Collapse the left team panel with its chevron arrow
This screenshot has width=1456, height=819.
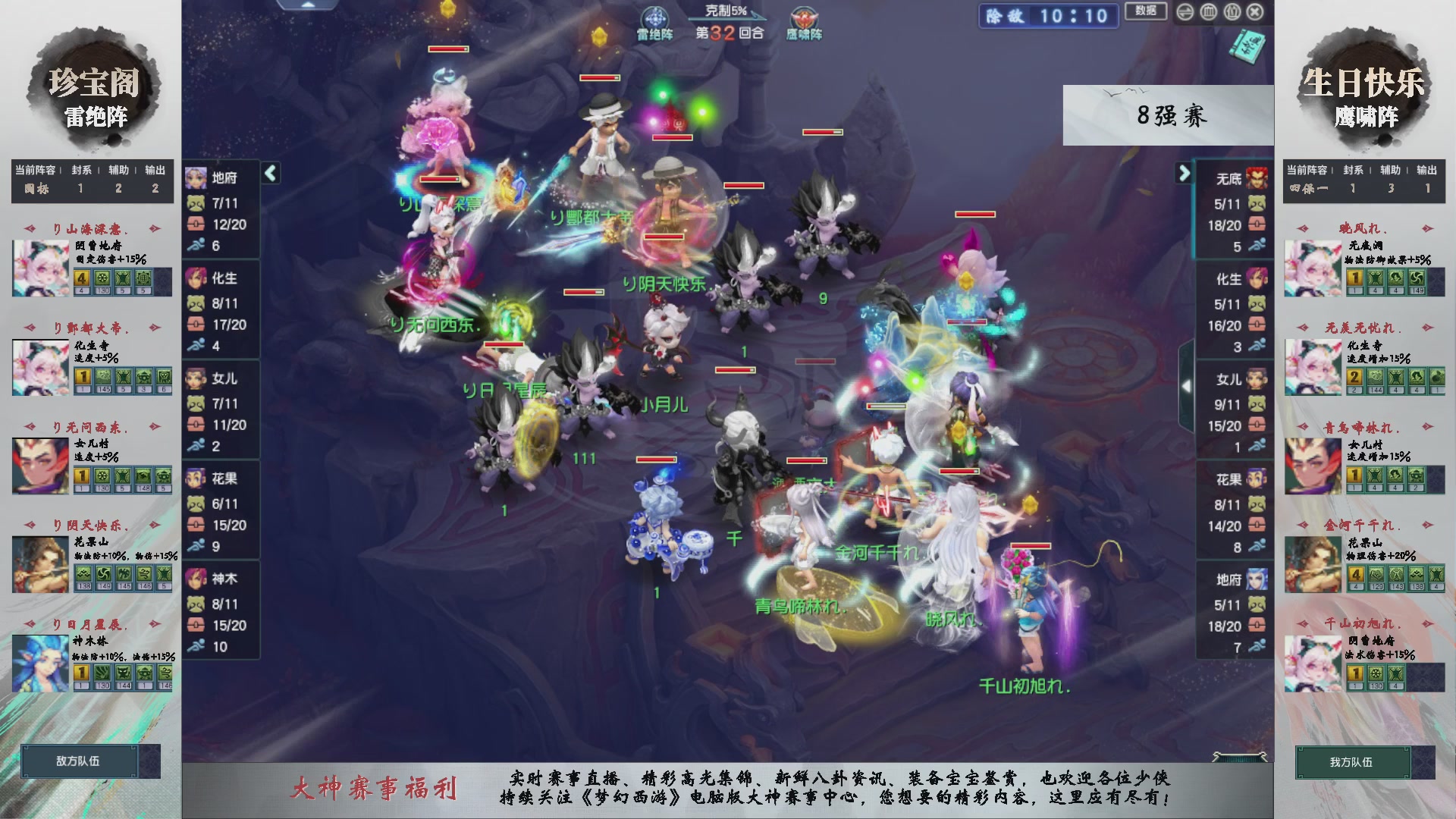(x=270, y=173)
